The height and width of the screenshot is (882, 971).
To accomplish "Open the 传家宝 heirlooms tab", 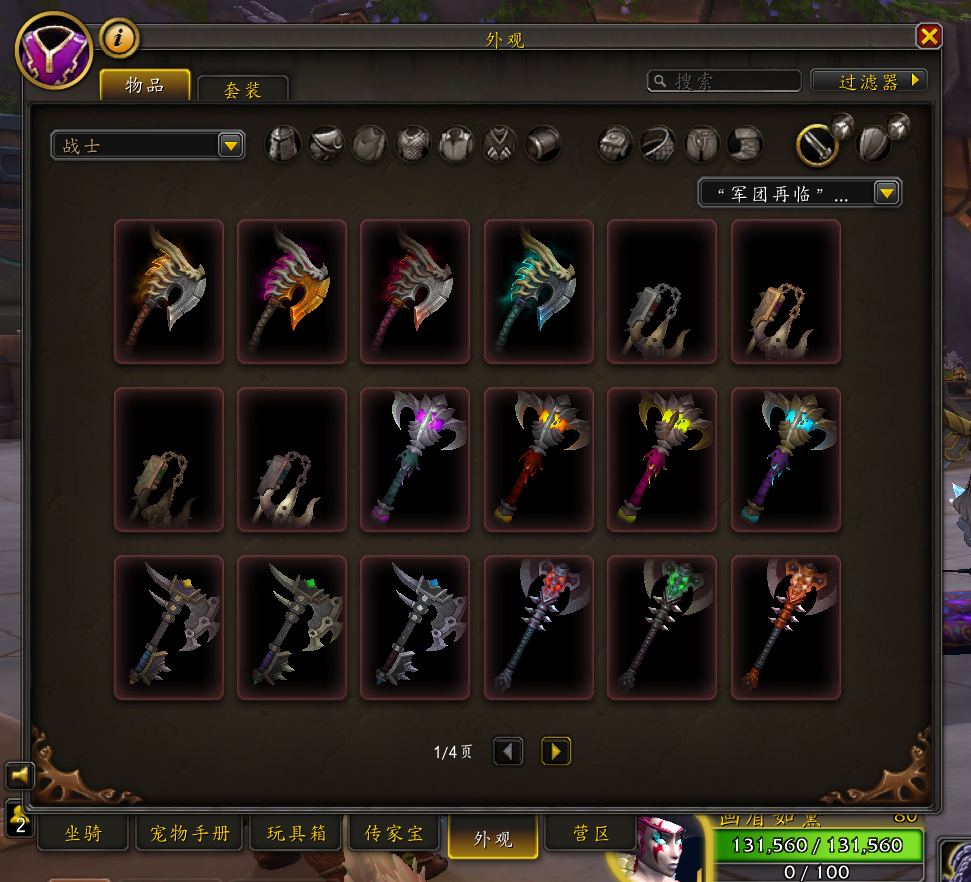I will coord(393,833).
